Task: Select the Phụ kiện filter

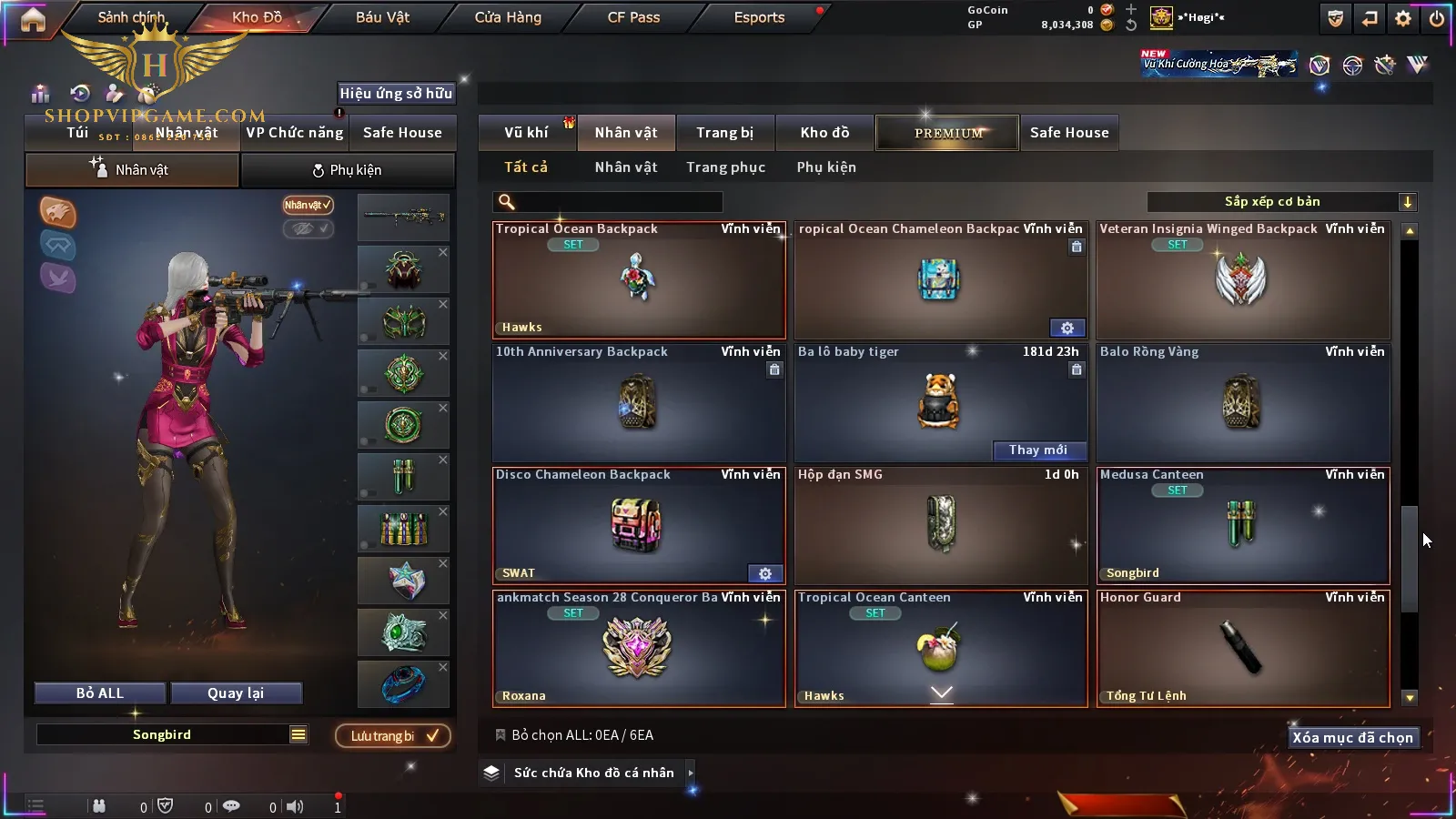Action: click(x=825, y=167)
